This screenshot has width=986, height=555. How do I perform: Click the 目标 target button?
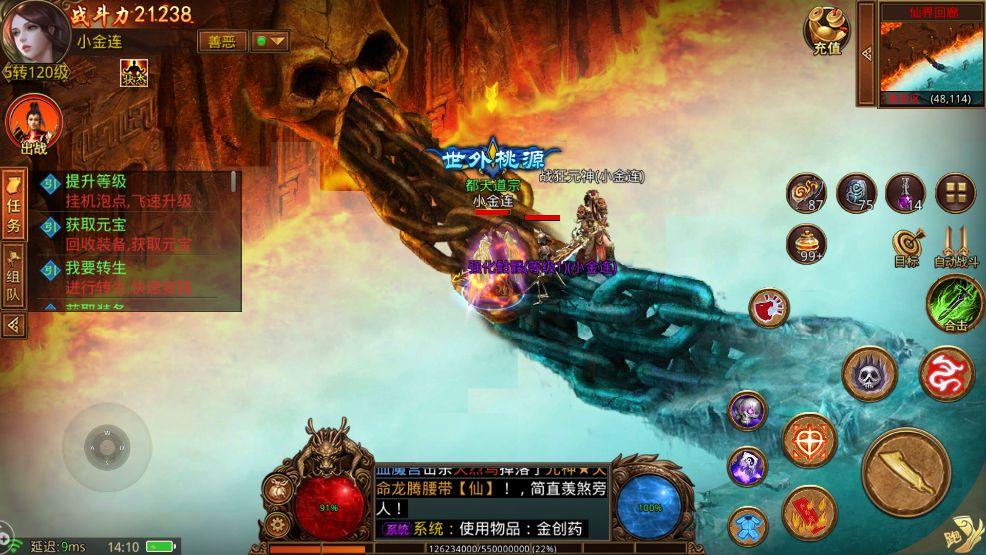pos(907,246)
